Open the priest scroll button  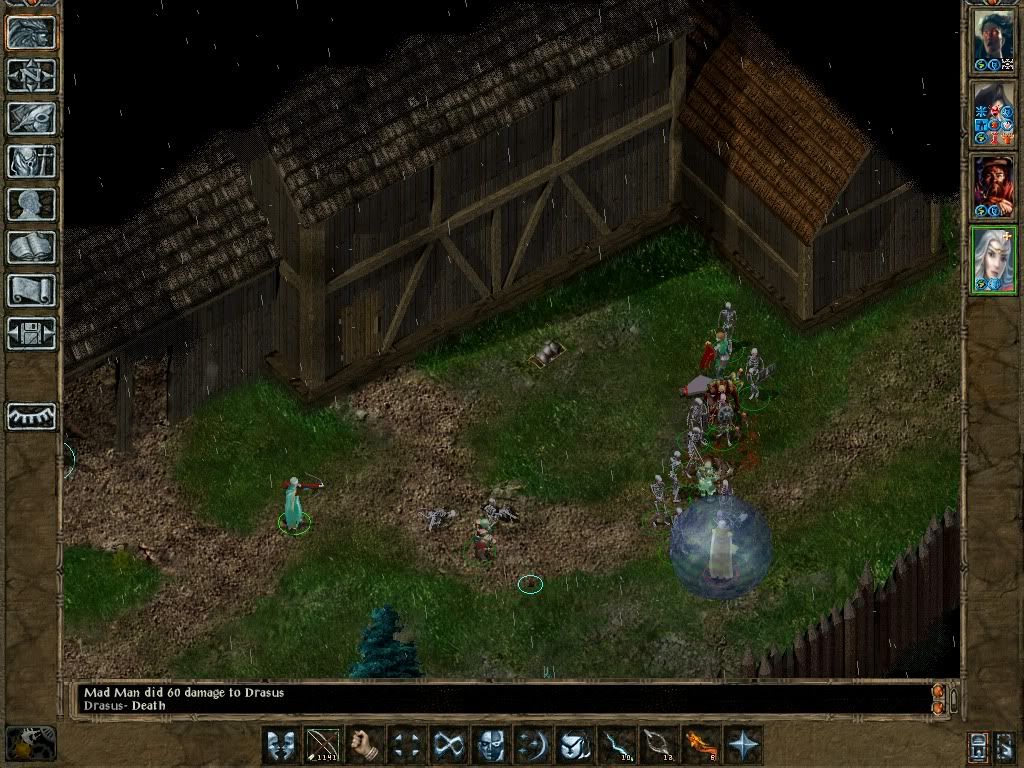tap(32, 290)
